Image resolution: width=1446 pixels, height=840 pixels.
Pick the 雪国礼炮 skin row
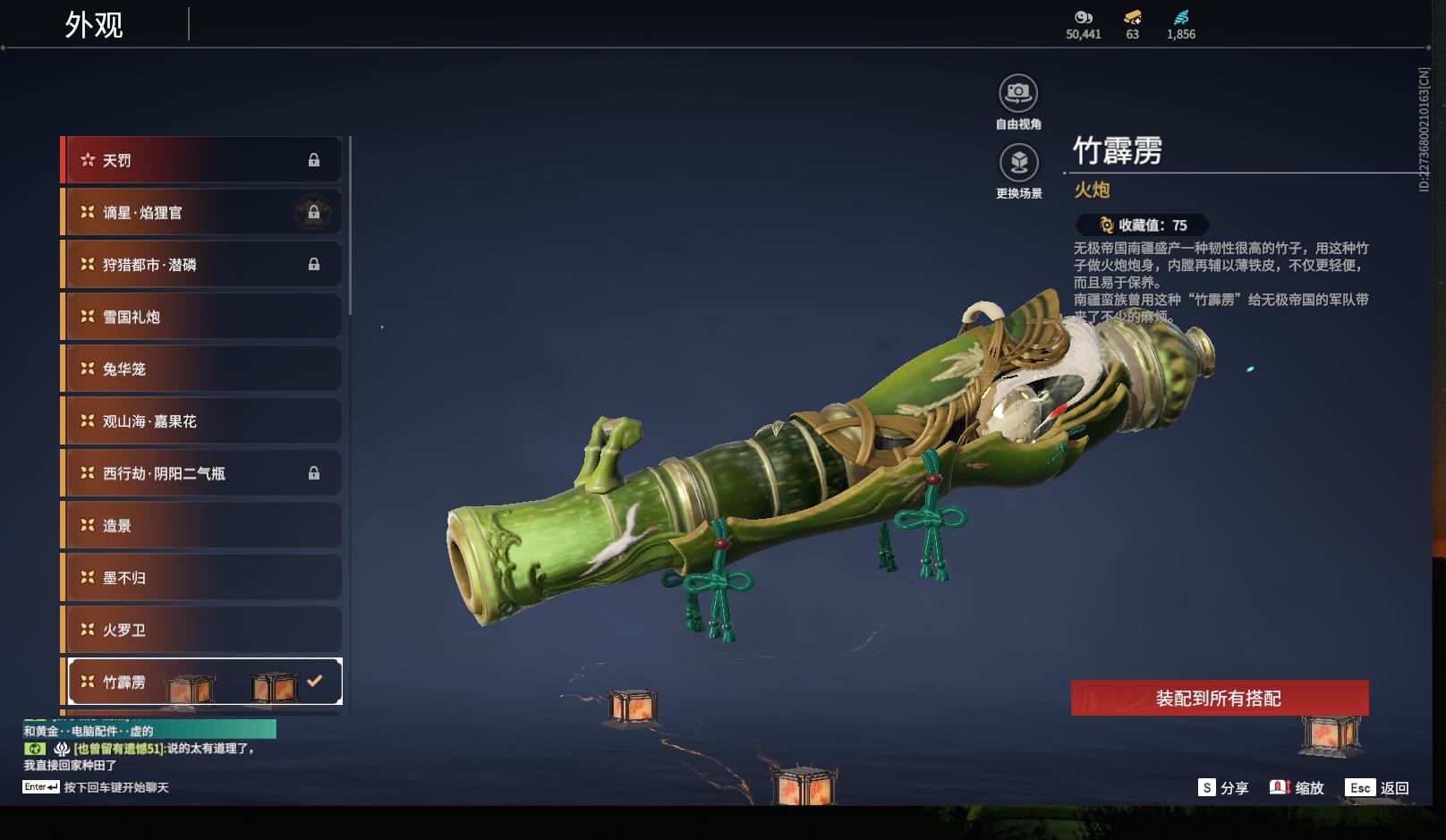tap(202, 317)
